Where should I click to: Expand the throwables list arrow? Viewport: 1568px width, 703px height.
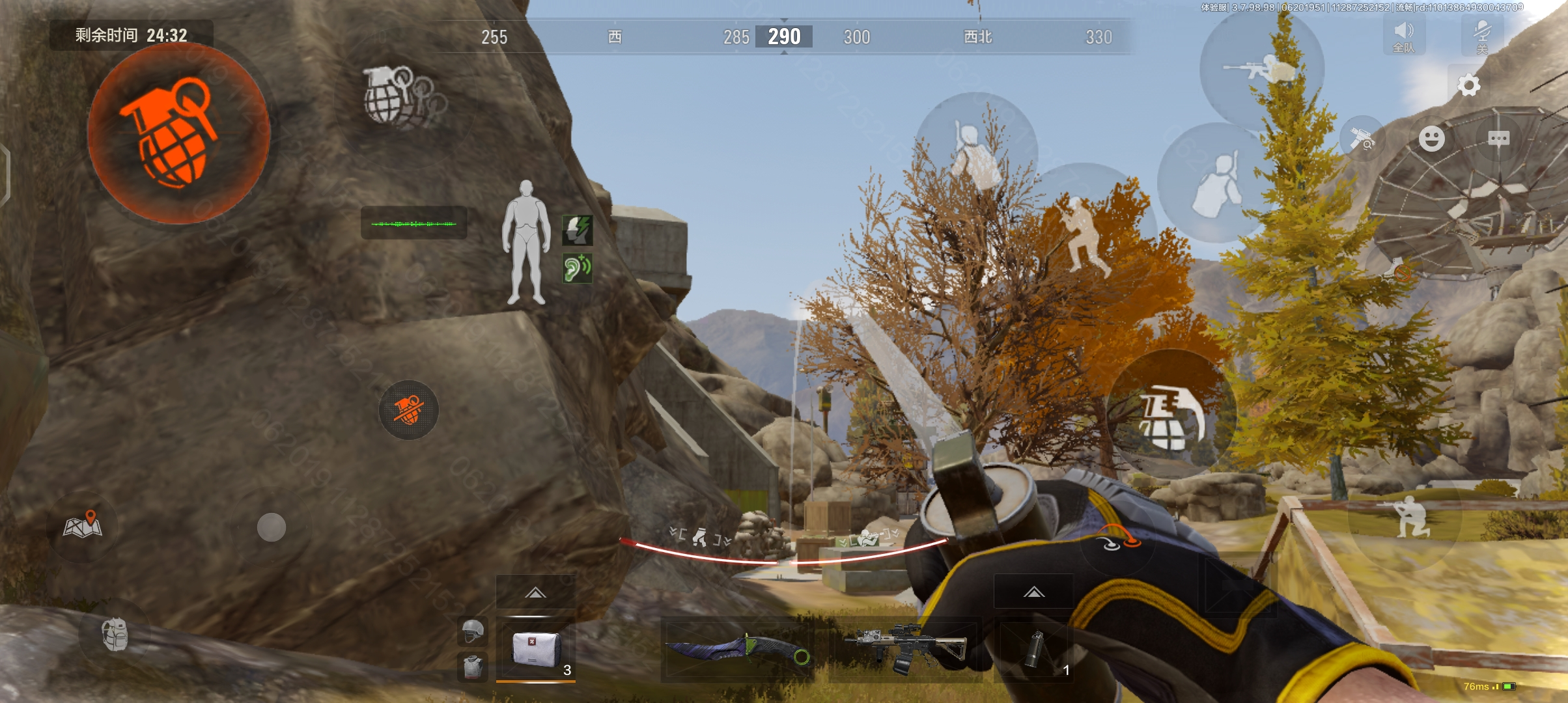[1033, 592]
